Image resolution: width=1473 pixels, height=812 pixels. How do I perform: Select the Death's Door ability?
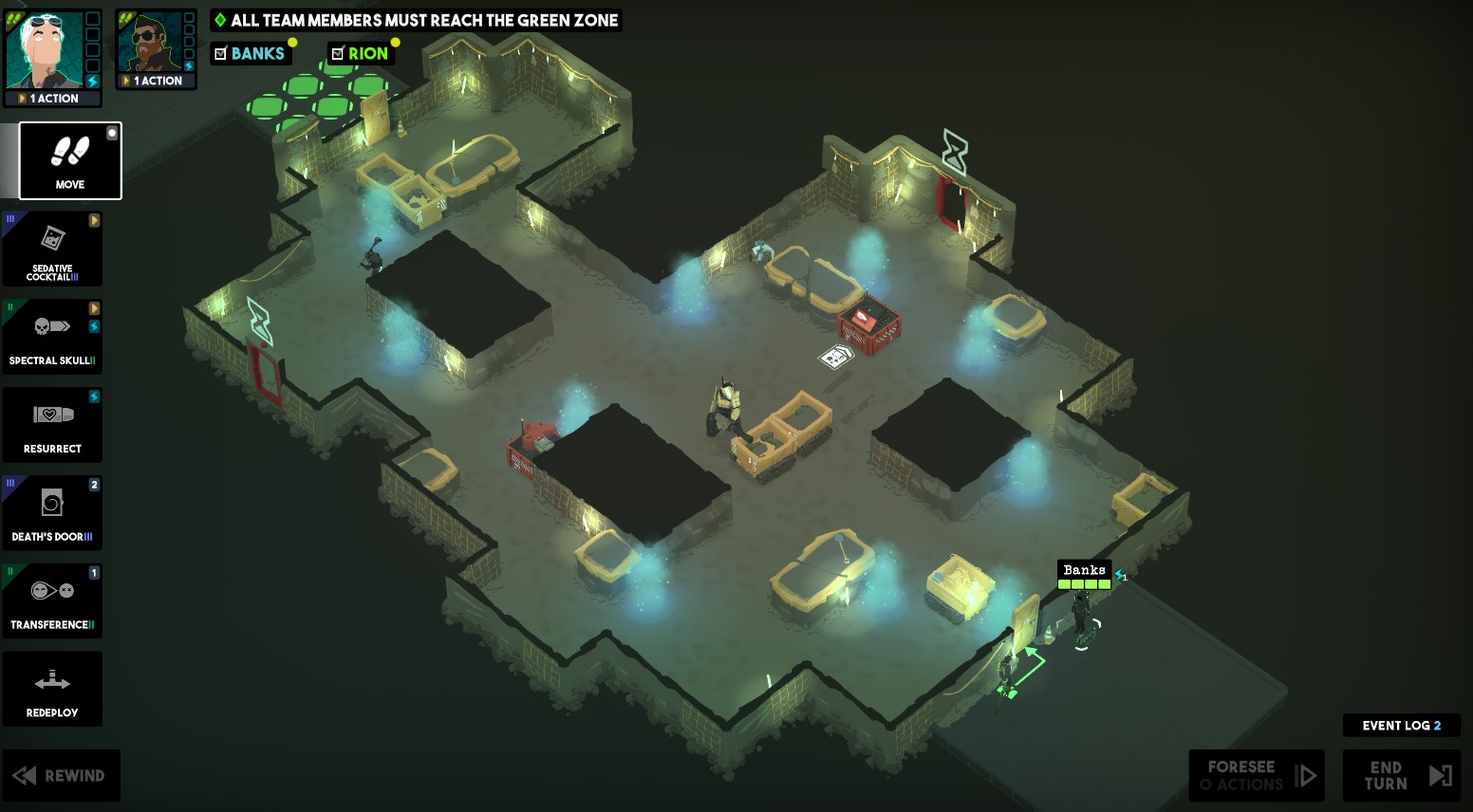52,512
